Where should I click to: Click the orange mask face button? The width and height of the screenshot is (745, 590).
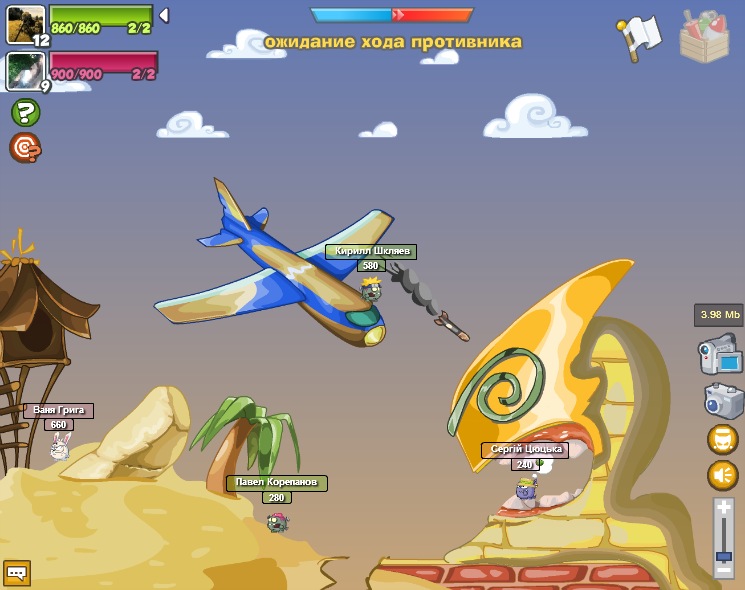coord(722,440)
